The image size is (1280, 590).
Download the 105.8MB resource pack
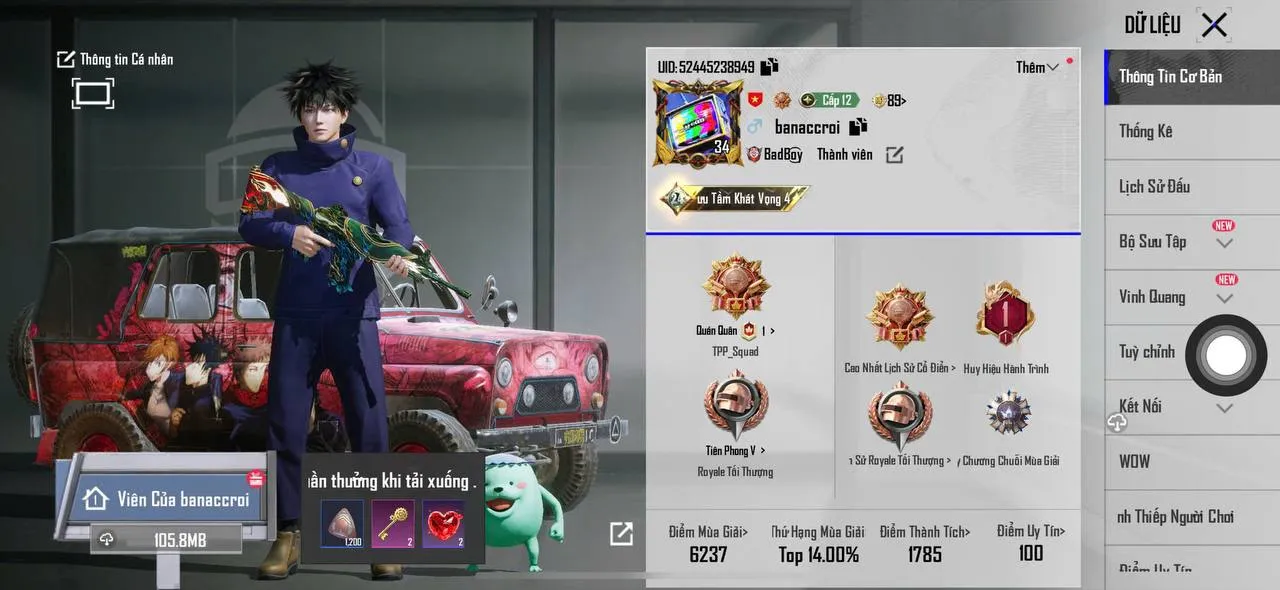(x=167, y=540)
